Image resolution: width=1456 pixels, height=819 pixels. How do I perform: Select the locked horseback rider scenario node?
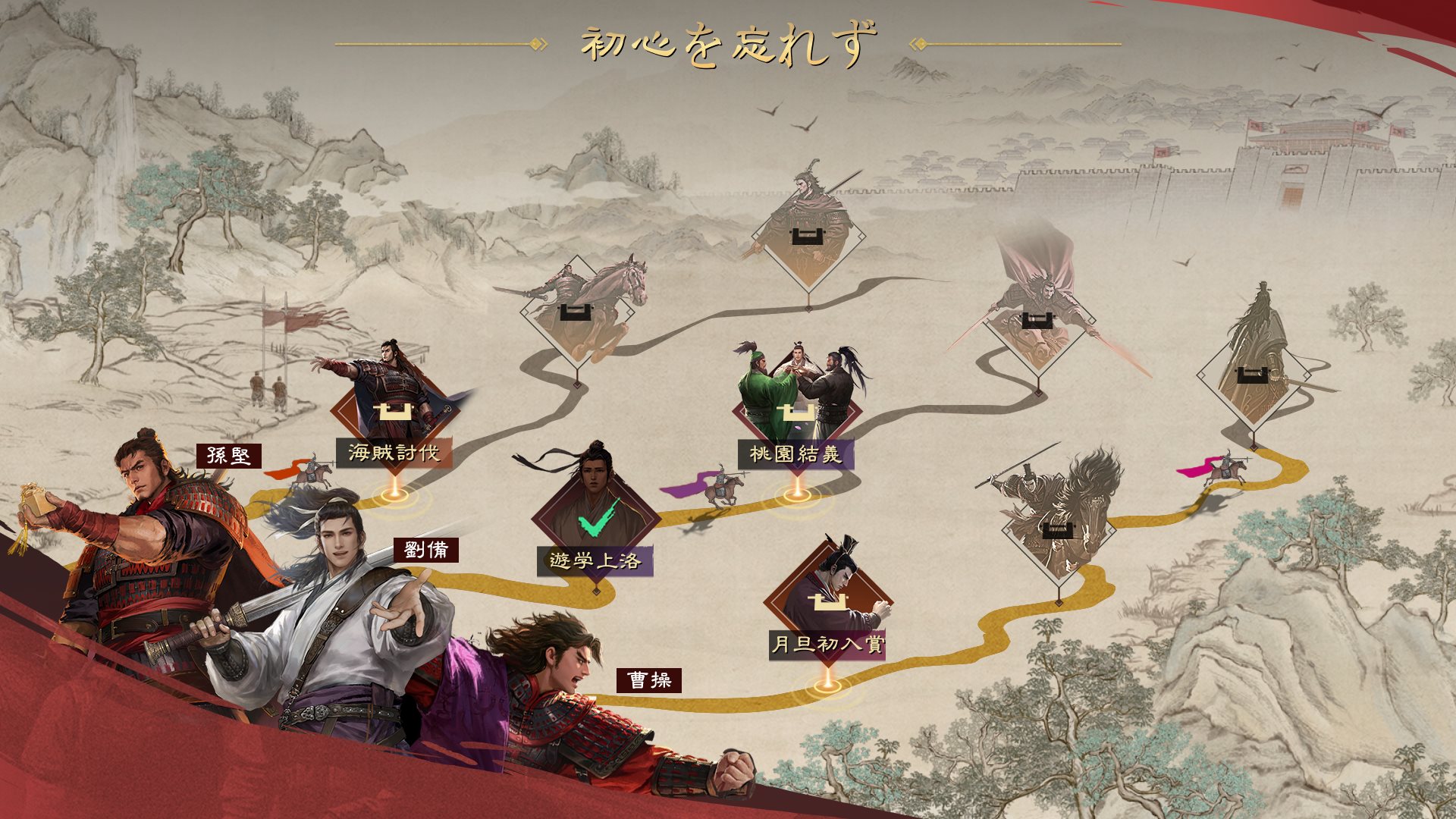click(578, 312)
